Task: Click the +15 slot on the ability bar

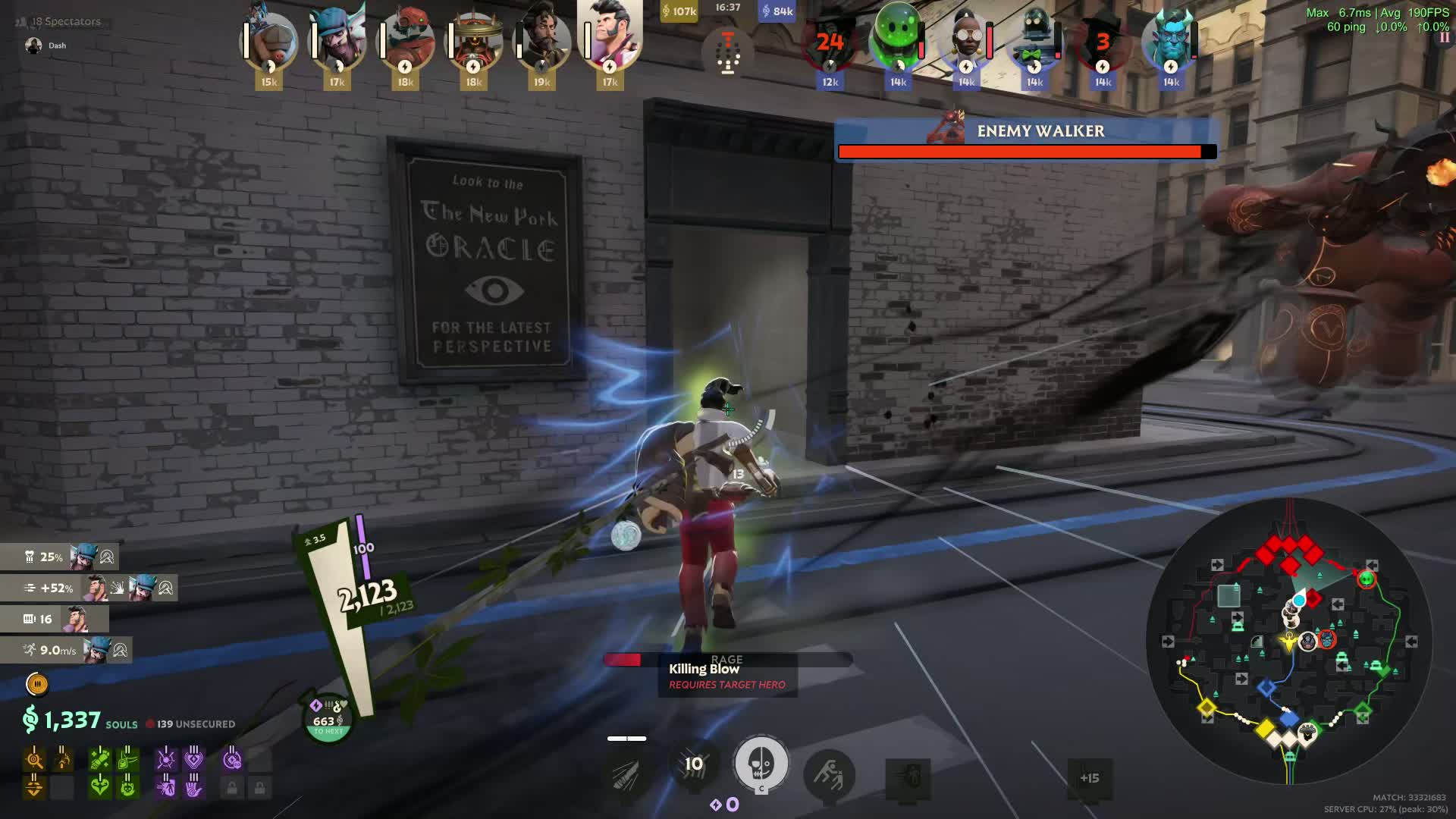Action: 1089,778
